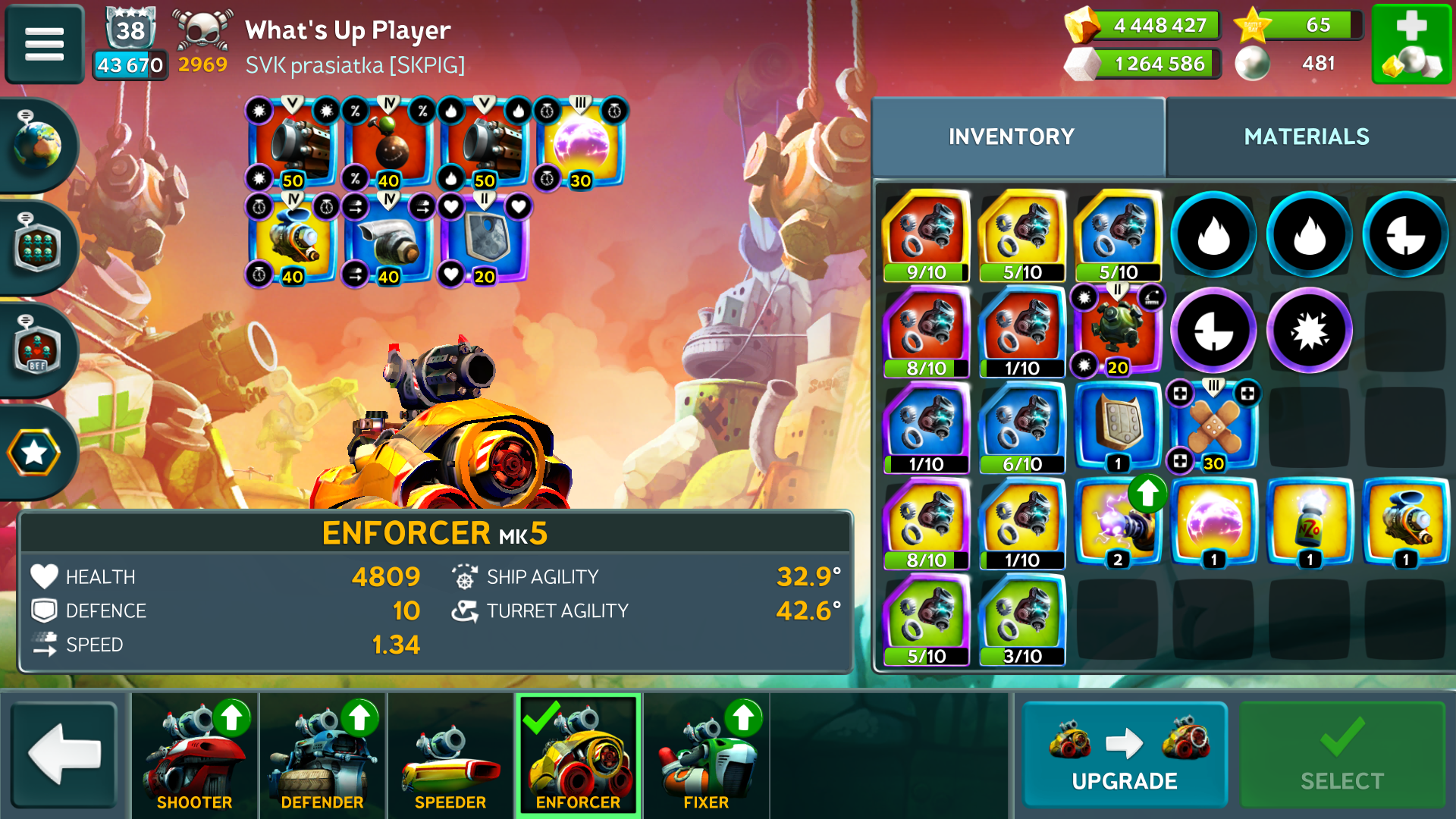The width and height of the screenshot is (1456, 819).
Task: Select the equipped purple orb level 30
Action: 580,144
